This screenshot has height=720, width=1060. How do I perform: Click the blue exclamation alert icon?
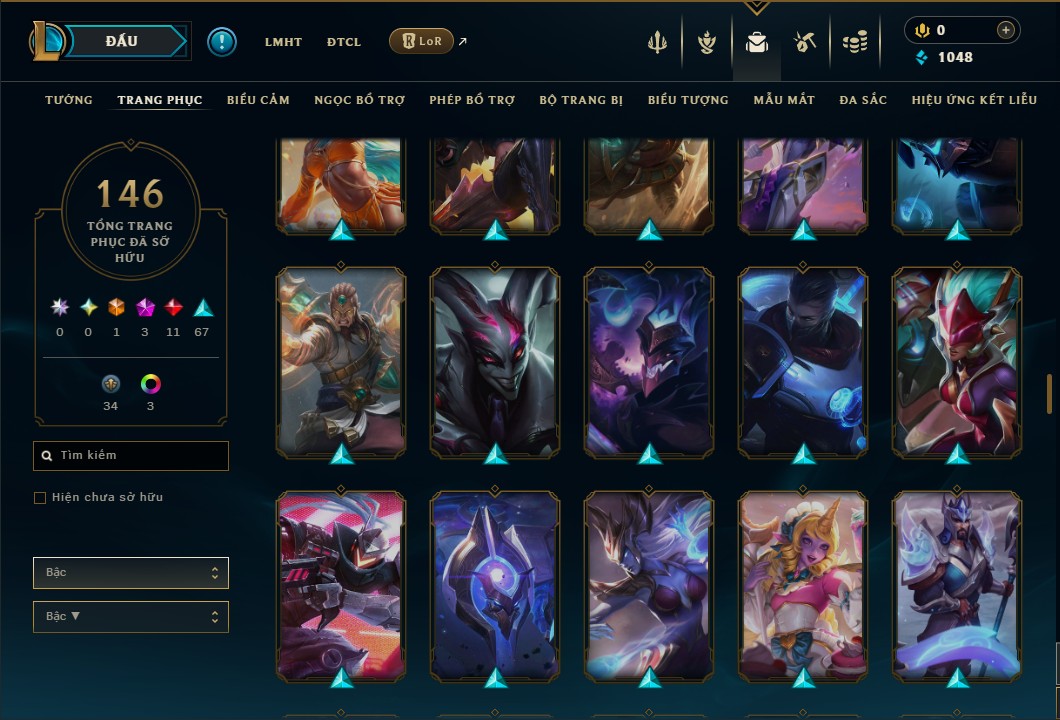pyautogui.click(x=222, y=42)
